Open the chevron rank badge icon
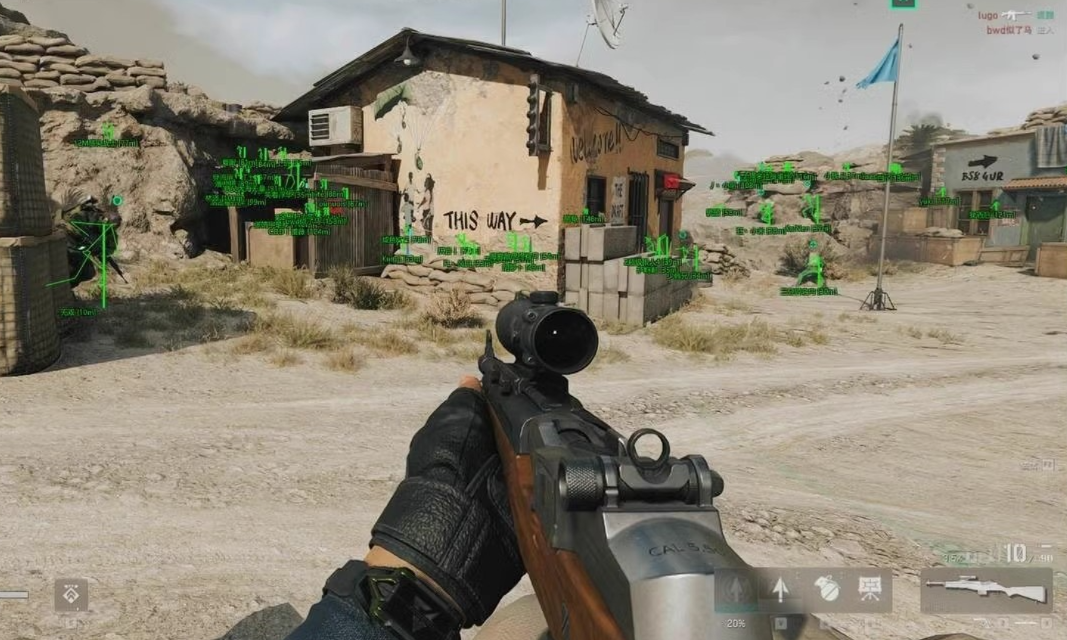1067x640 pixels. coord(71,594)
